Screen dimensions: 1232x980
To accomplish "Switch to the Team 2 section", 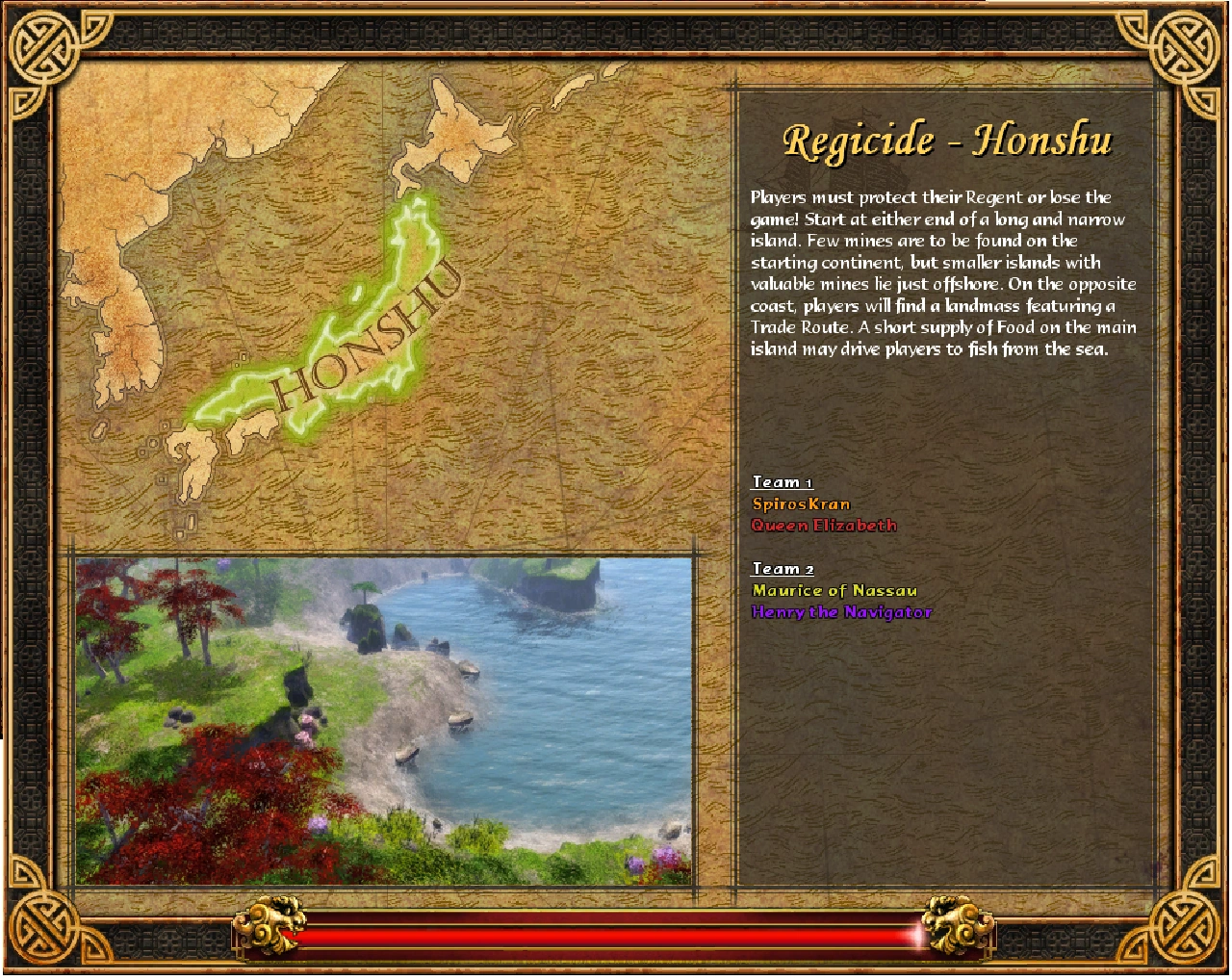I will coord(782,568).
